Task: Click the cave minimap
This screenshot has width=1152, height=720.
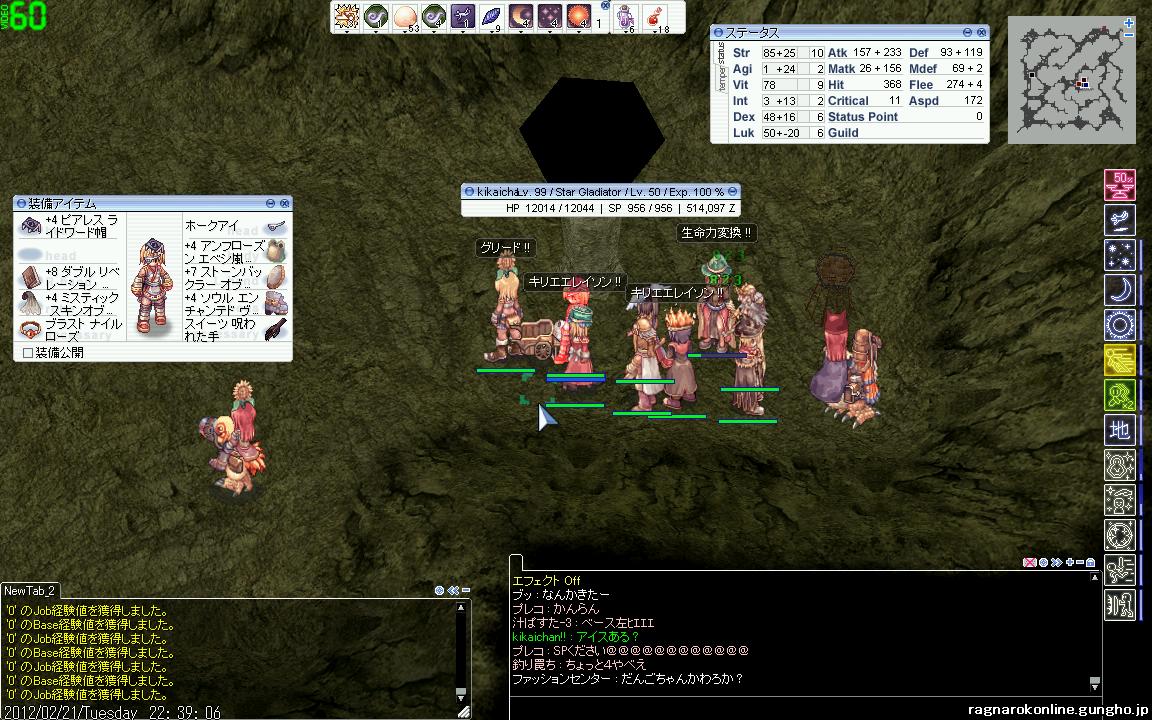Action: coord(1071,80)
